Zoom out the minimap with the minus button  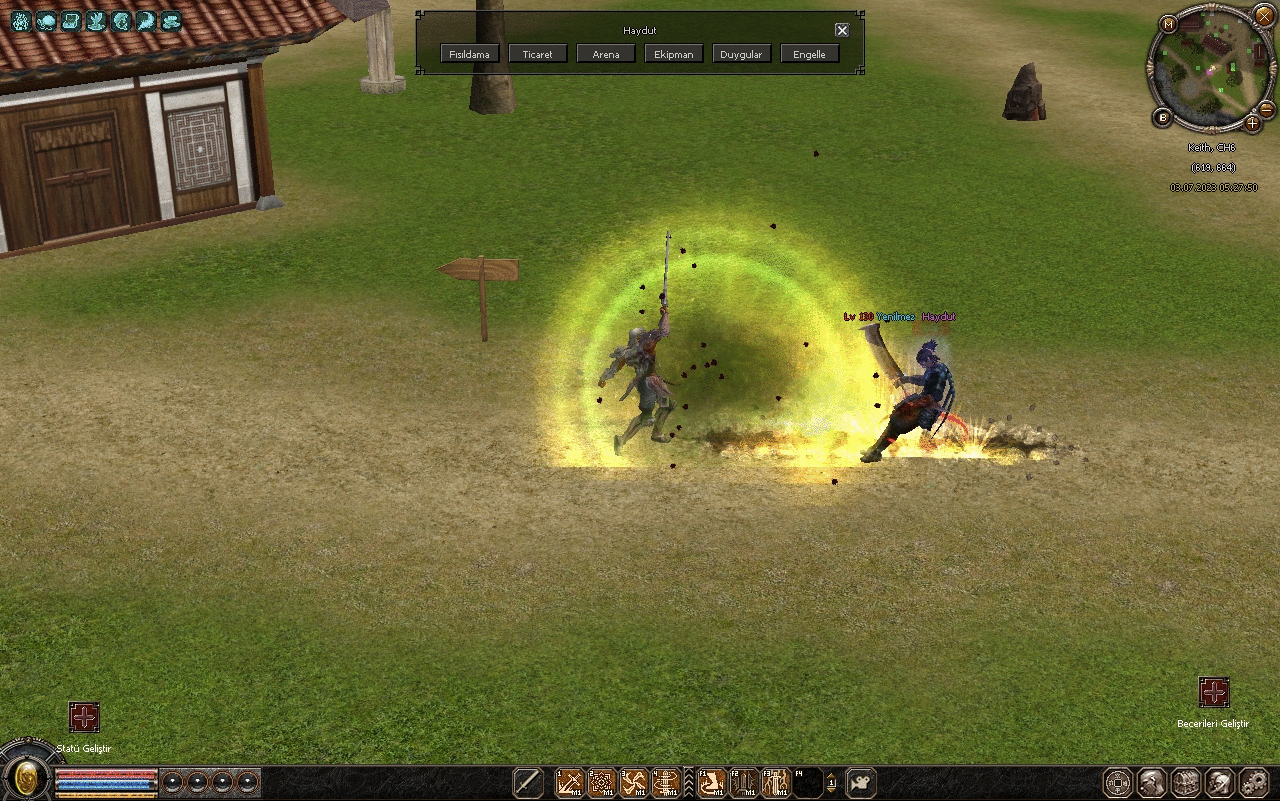[1266, 108]
